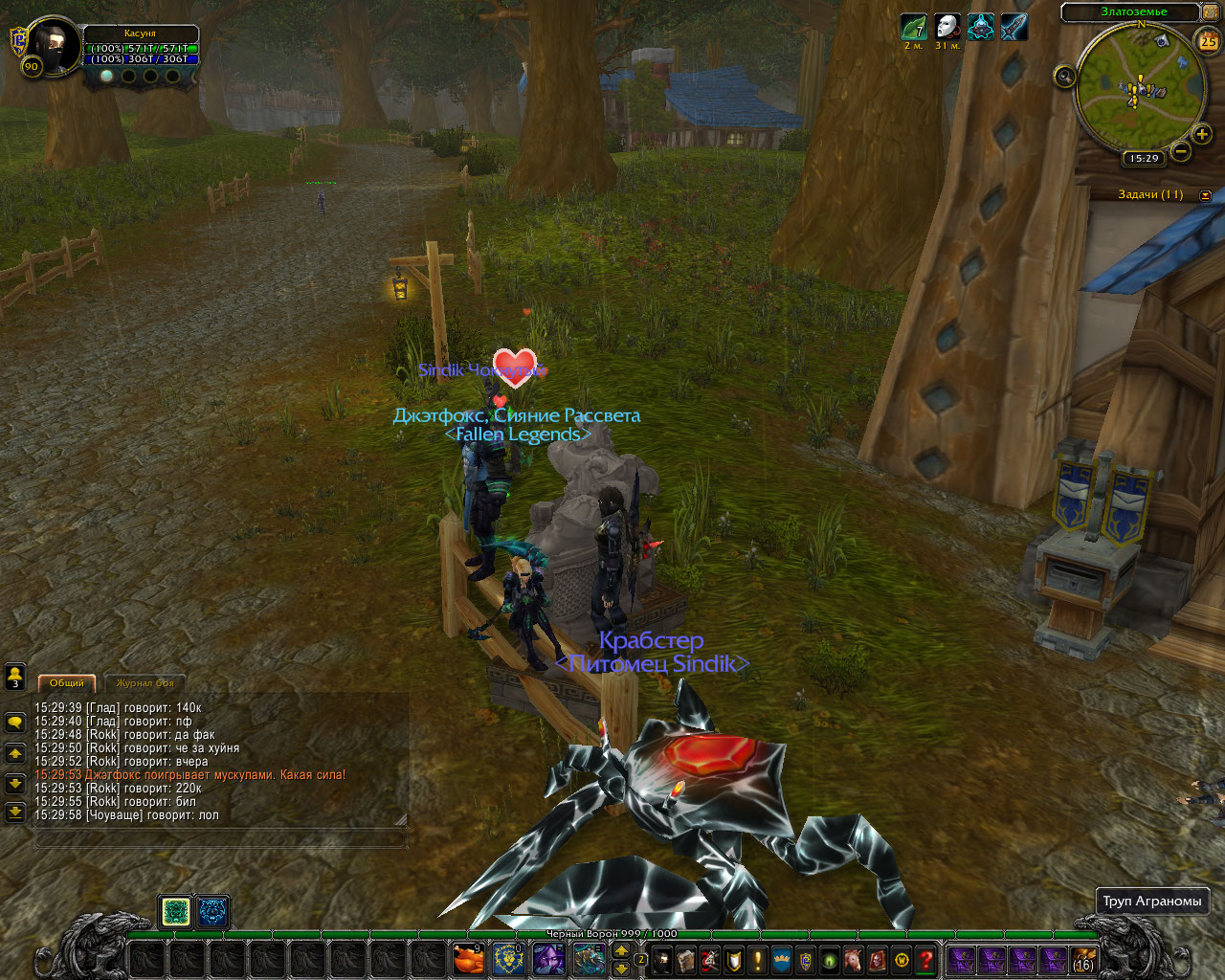The height and width of the screenshot is (980, 1225).
Task: Click the green leaf buff with 7 stacks
Action: (914, 27)
